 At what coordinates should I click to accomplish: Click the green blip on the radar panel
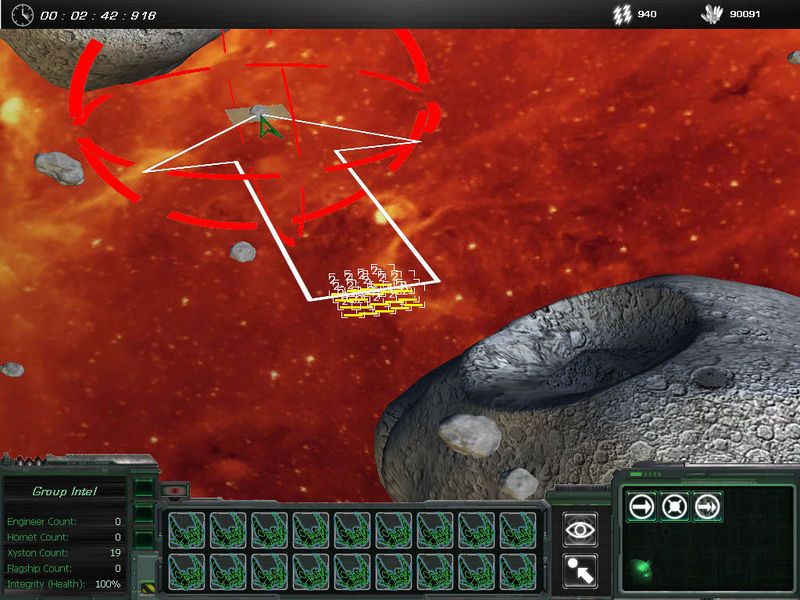(640, 572)
